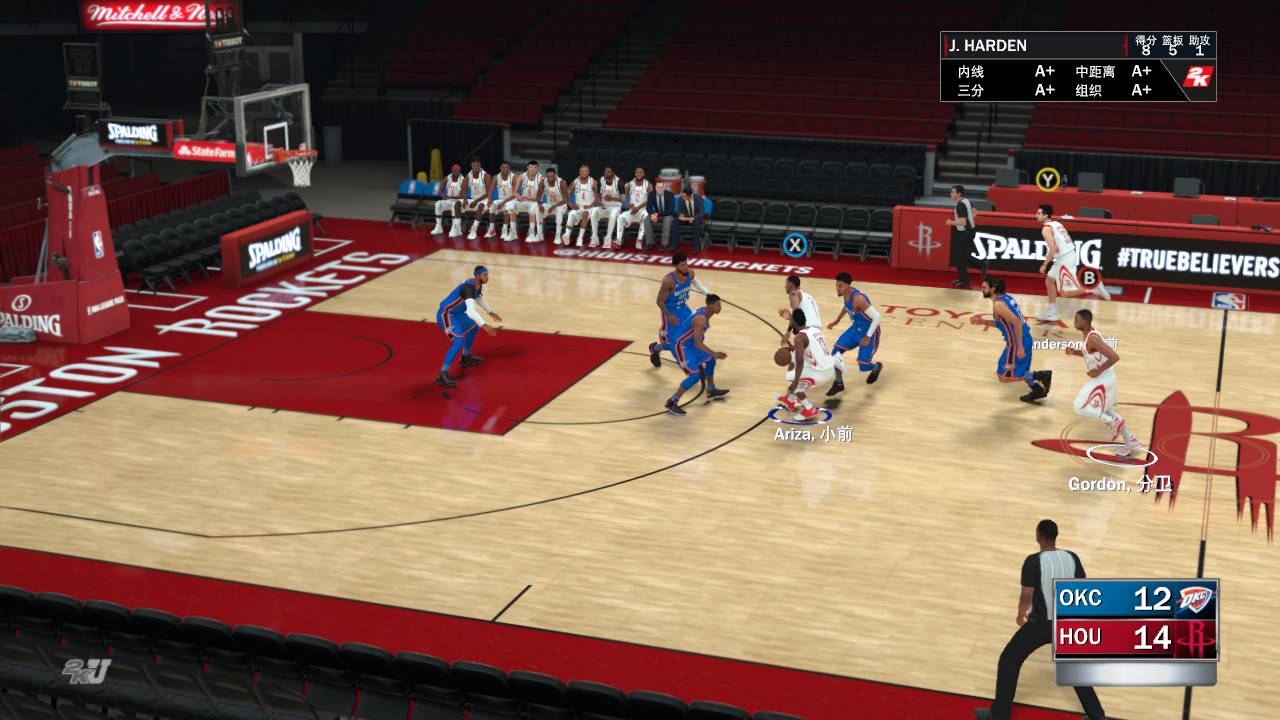This screenshot has width=1280, height=720.
Task: Click the OKC score showing 12
Action: 1152,599
